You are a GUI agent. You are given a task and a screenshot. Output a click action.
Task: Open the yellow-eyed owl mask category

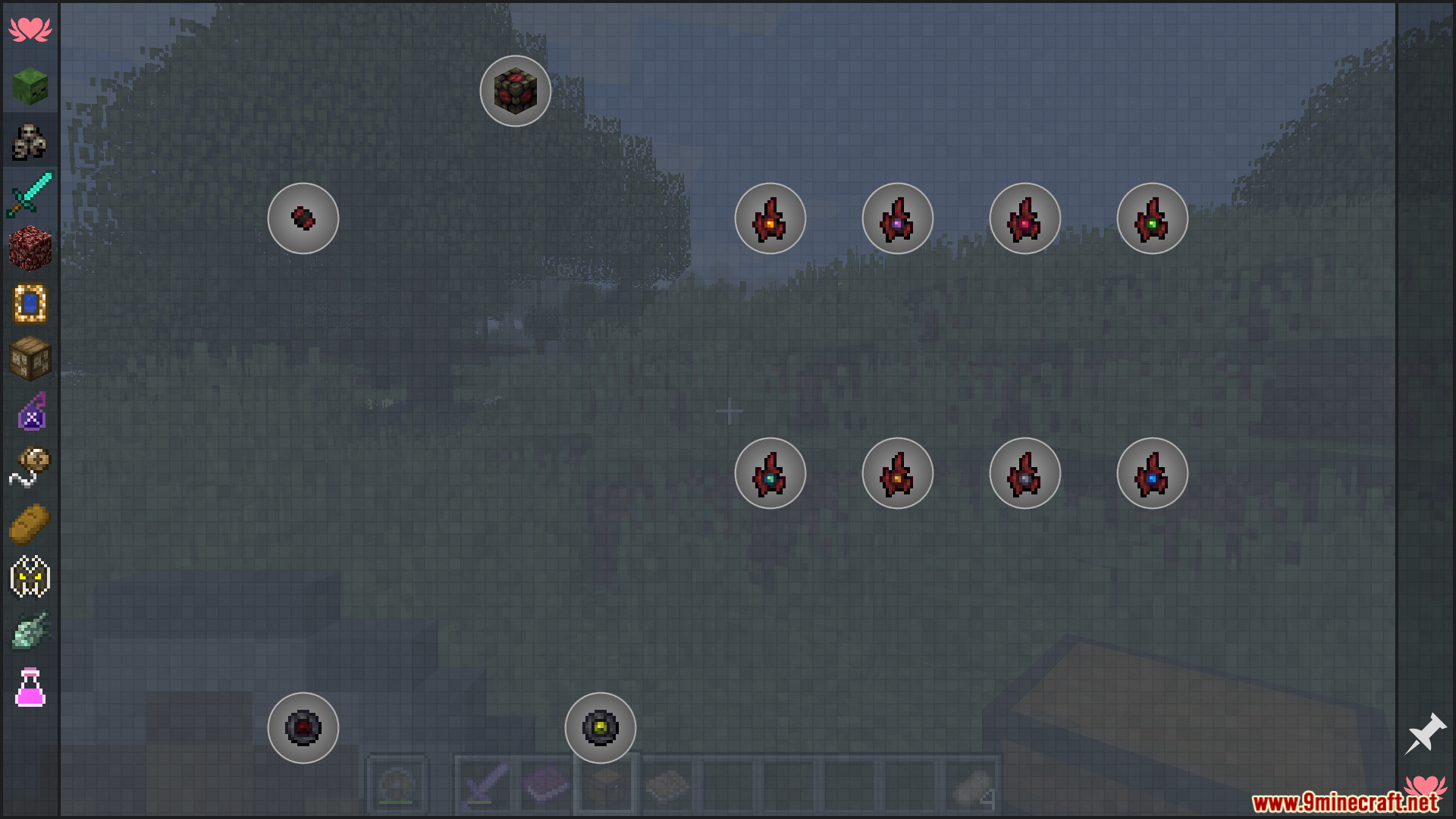30,578
